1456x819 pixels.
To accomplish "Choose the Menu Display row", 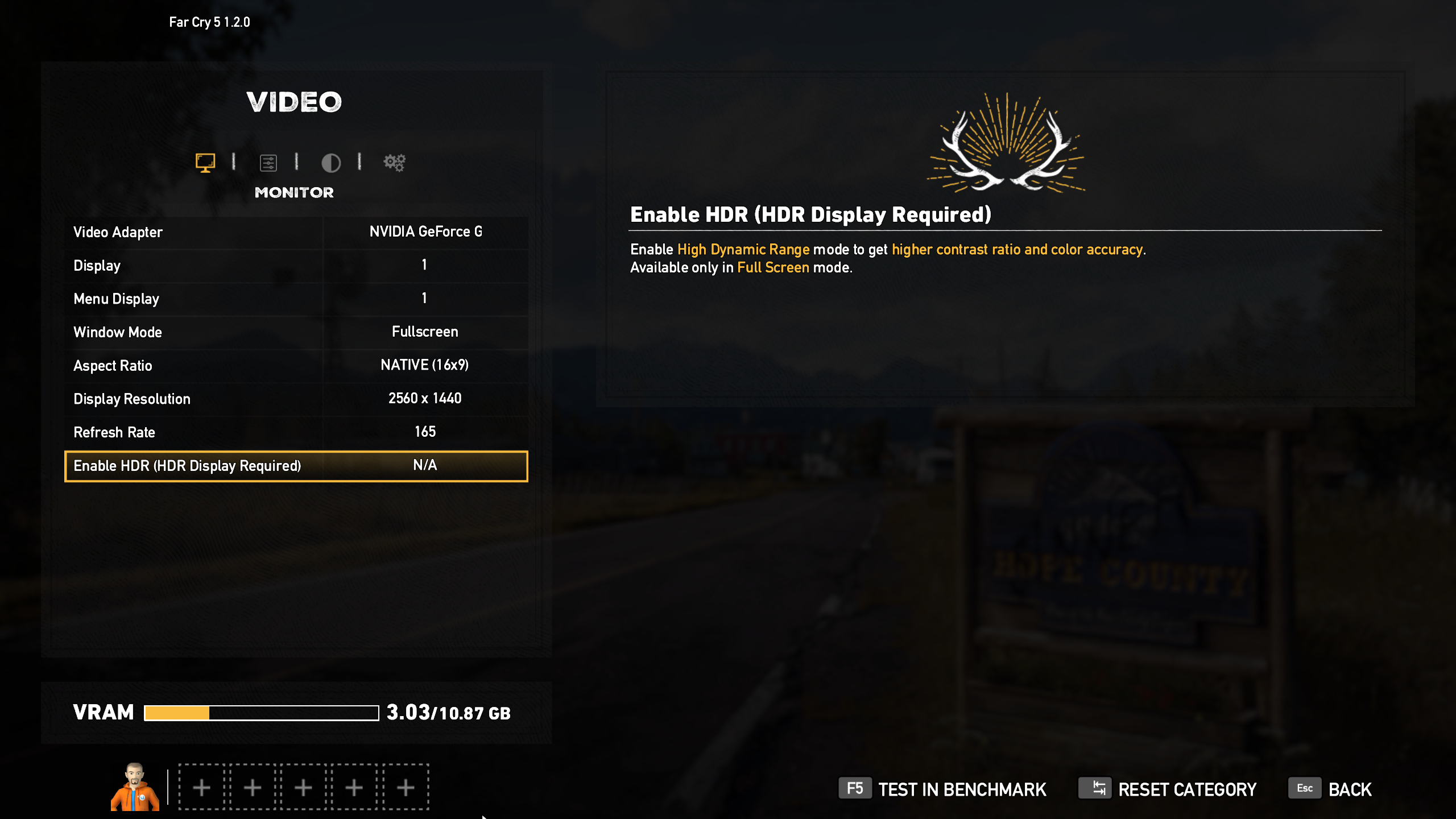I will click(x=296, y=299).
